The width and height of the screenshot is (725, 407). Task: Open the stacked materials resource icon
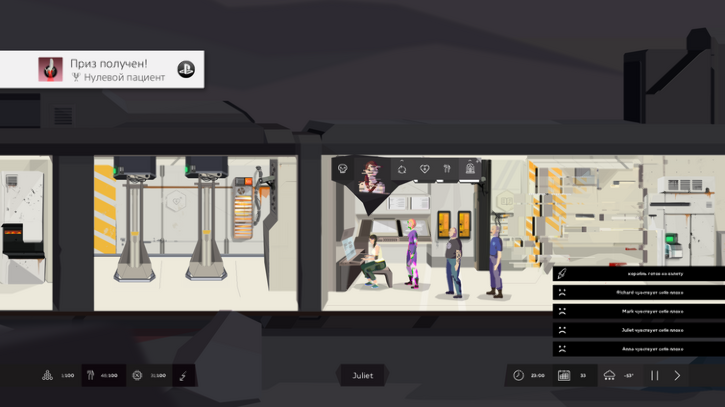[x=46, y=376]
